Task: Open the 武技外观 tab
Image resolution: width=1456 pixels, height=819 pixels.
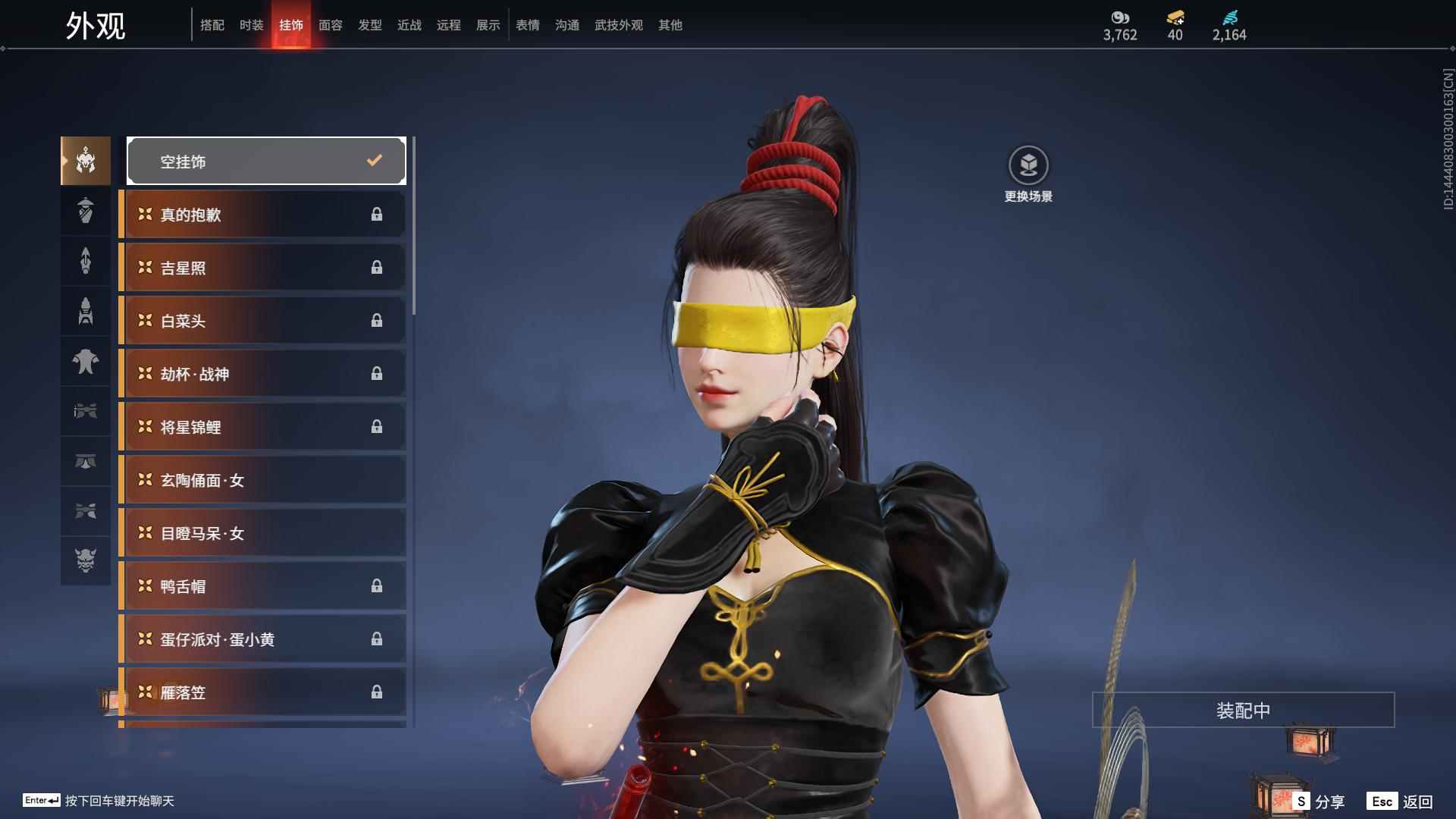Action: click(x=618, y=25)
